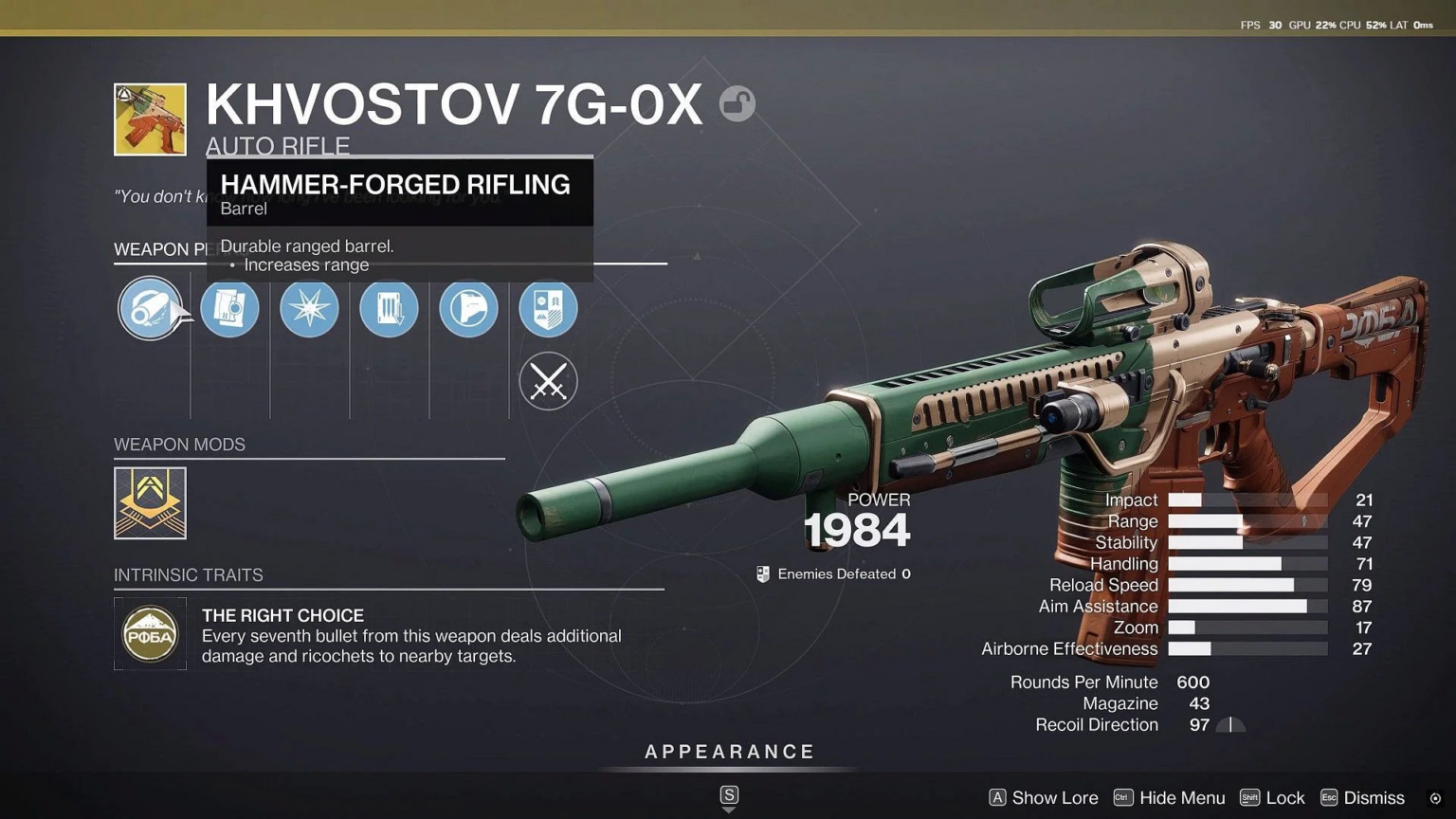The height and width of the screenshot is (819, 1456).
Task: Select the magazine perk with arrow icon
Action: tap(389, 308)
